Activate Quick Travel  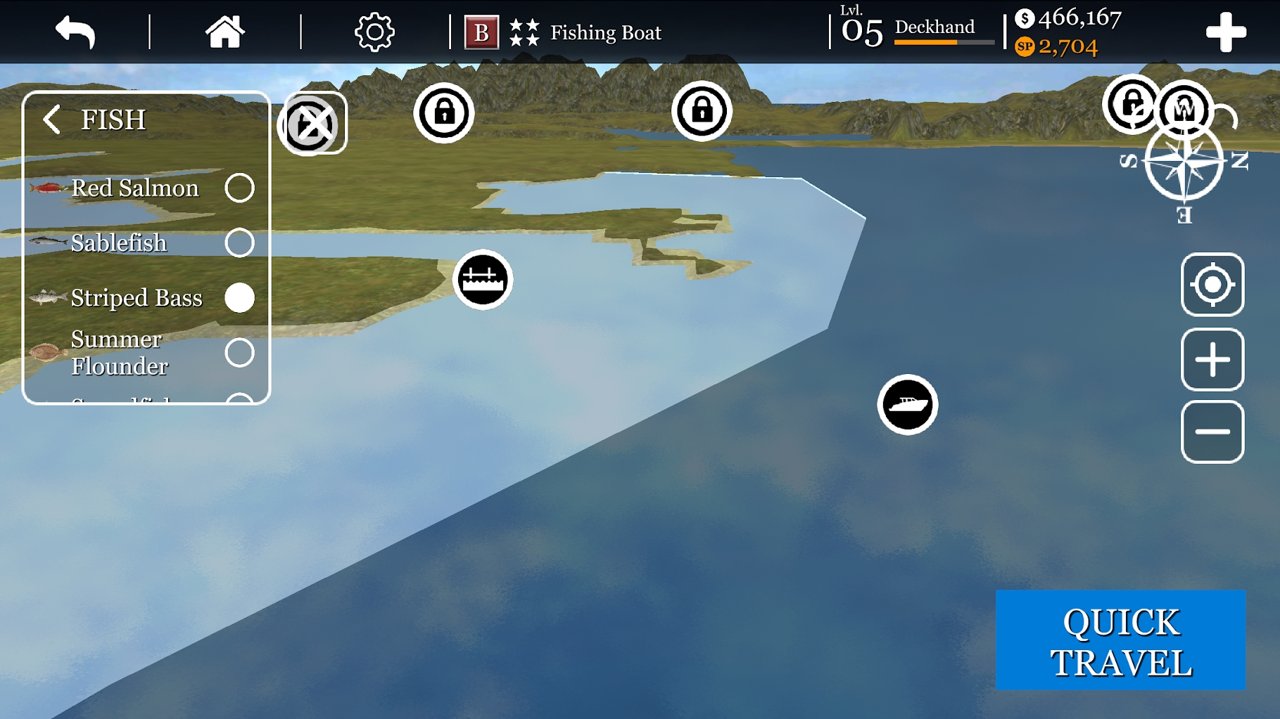1120,641
